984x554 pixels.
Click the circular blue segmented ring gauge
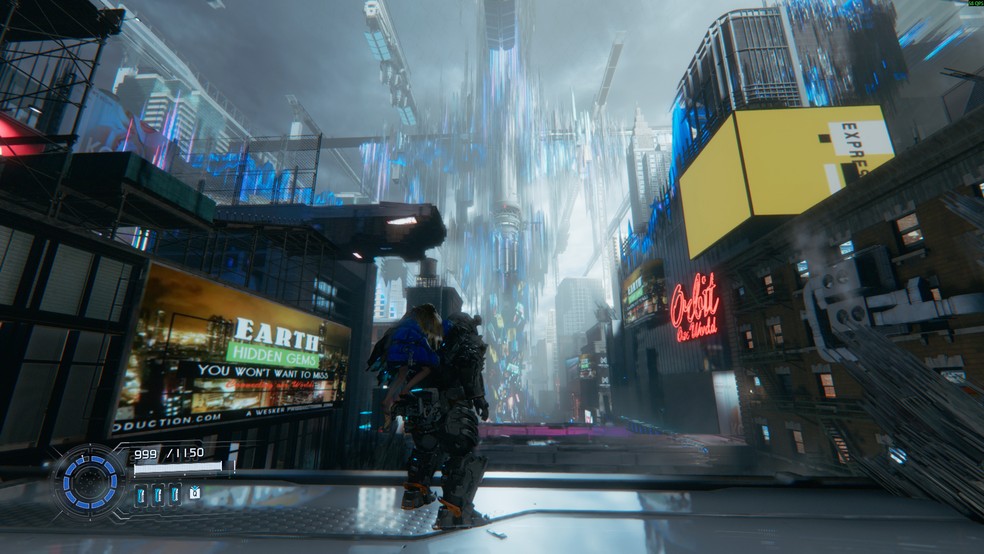coord(90,480)
